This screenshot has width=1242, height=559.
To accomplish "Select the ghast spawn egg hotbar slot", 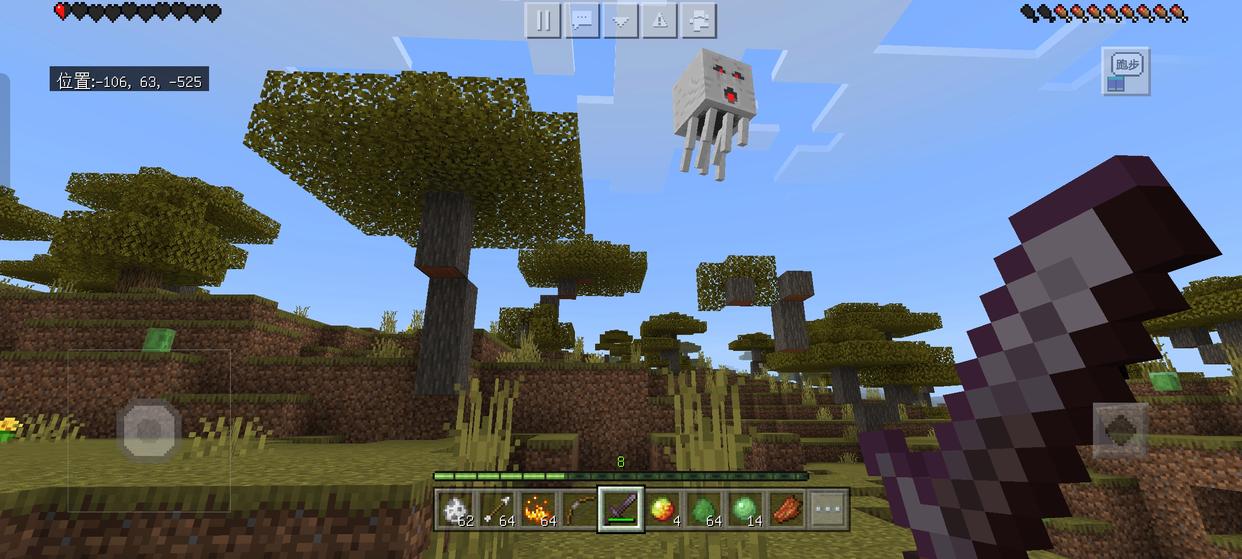I will click(x=457, y=510).
